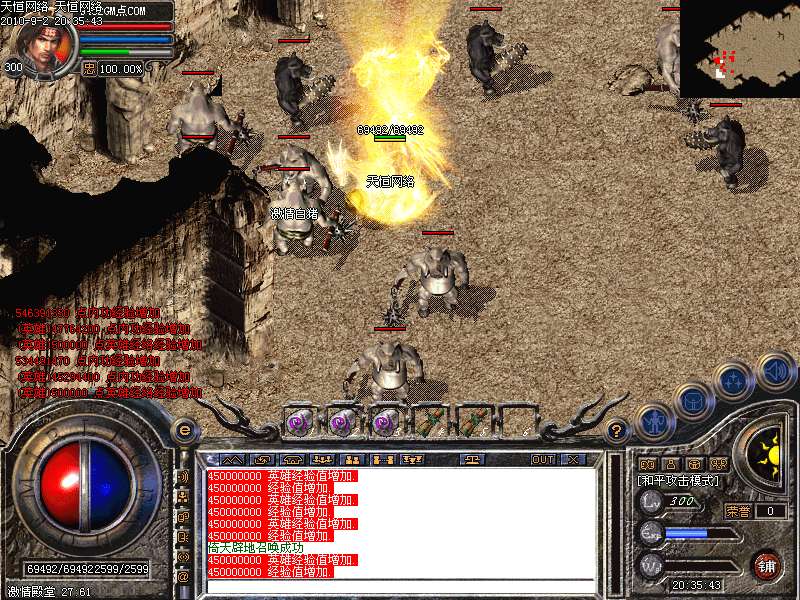This screenshot has height=600, width=800.
Task: Click the orange question mark help button
Action: [617, 431]
